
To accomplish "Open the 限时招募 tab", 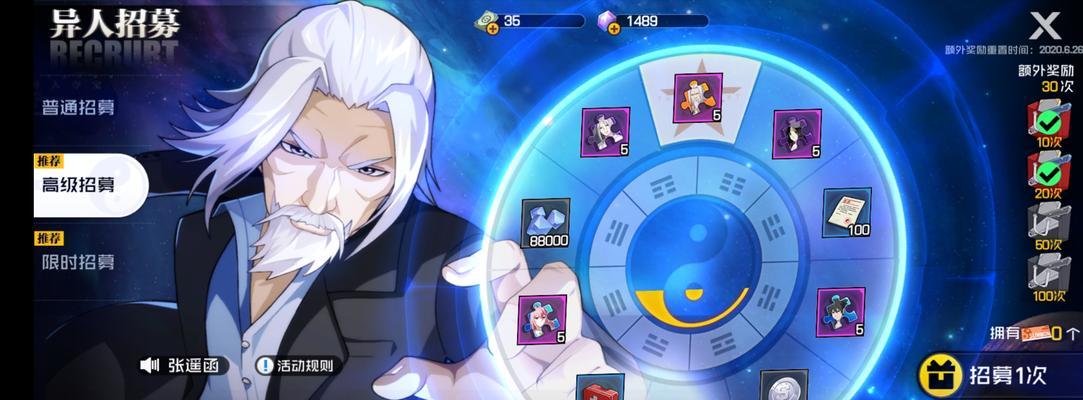I will coord(78,262).
